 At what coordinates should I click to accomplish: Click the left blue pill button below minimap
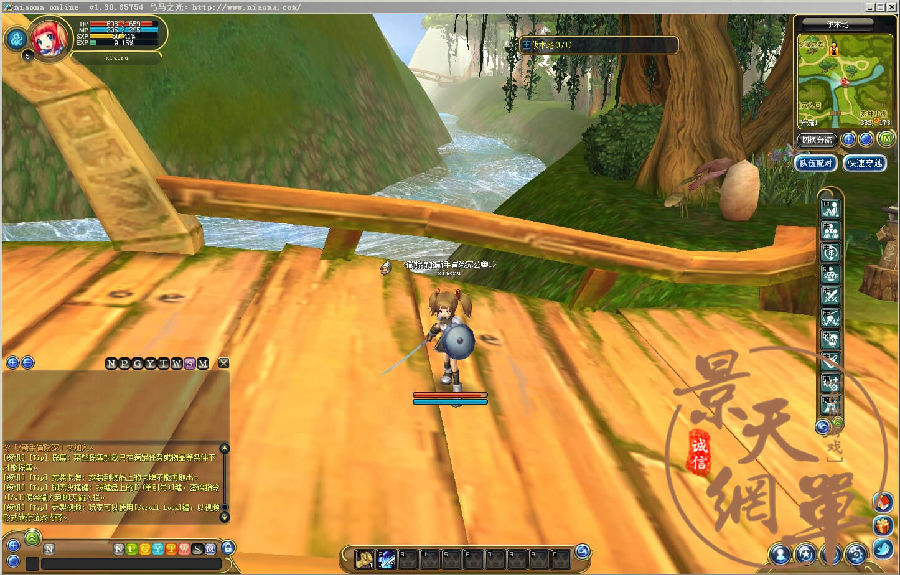pos(815,163)
